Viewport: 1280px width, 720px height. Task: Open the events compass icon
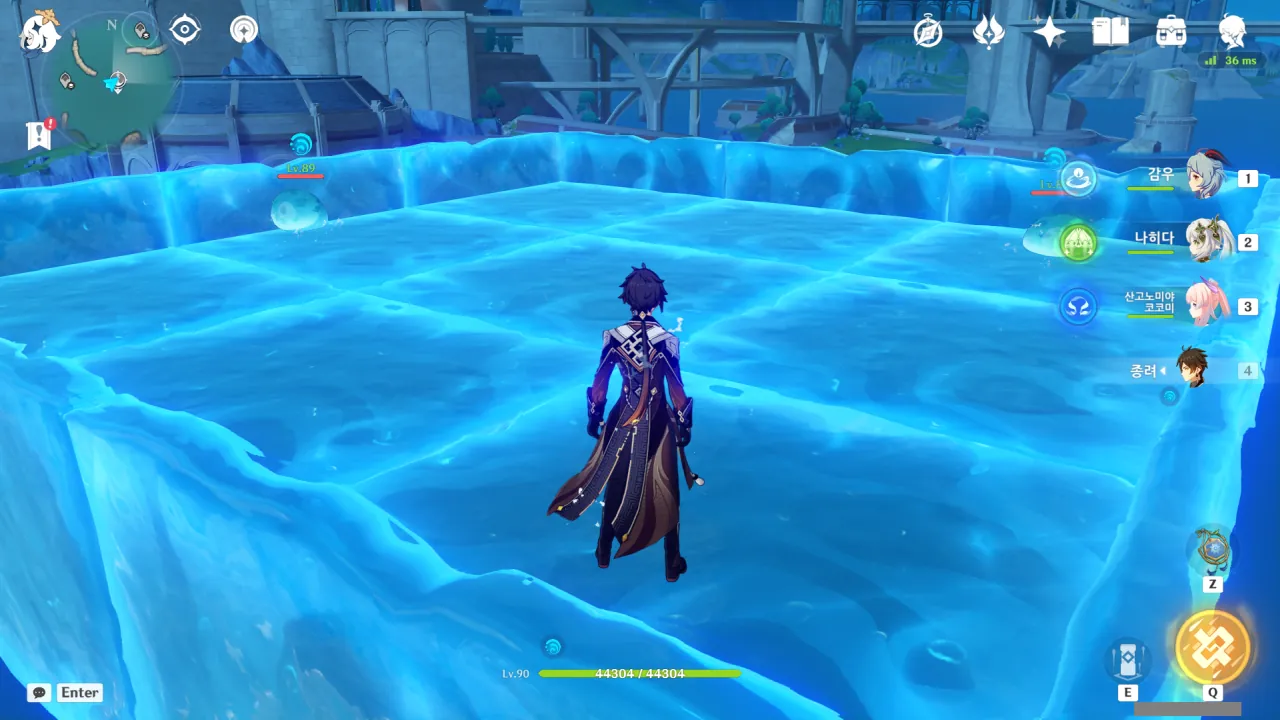(928, 32)
